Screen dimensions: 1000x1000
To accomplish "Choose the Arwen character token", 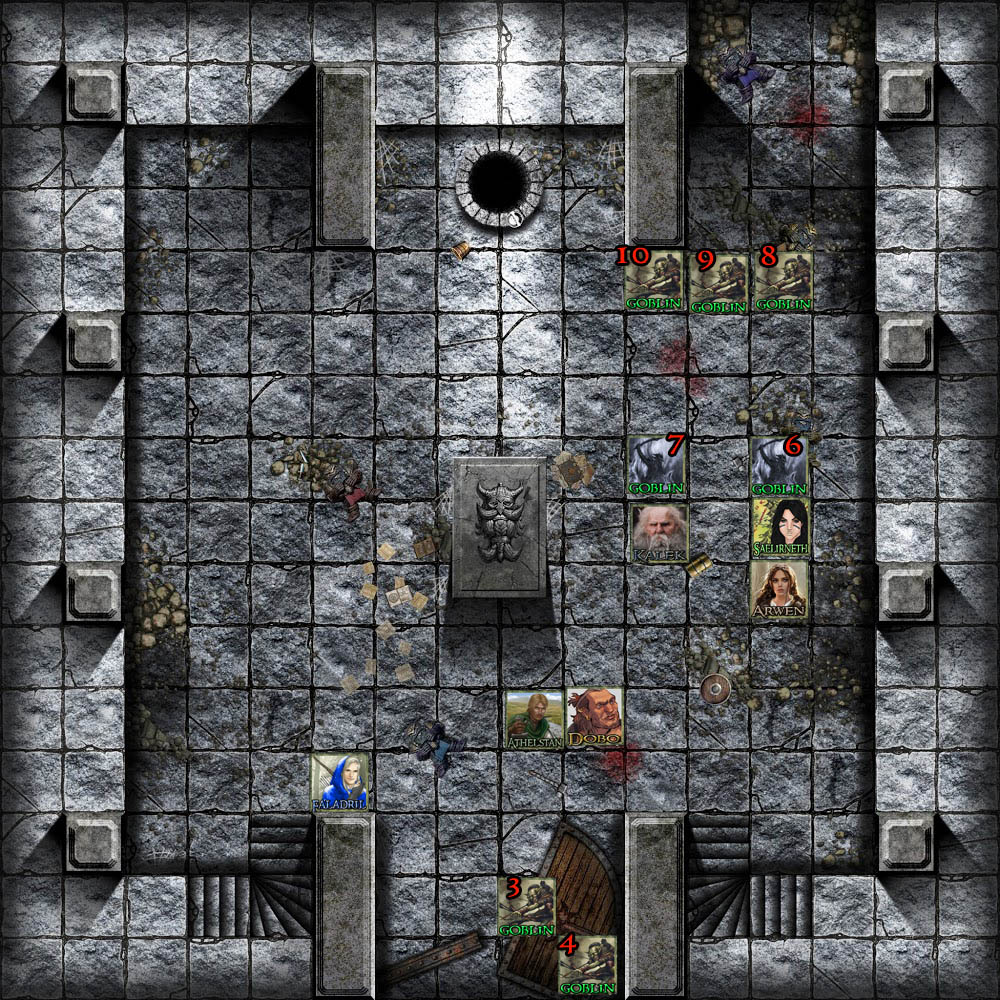I will click(x=781, y=590).
